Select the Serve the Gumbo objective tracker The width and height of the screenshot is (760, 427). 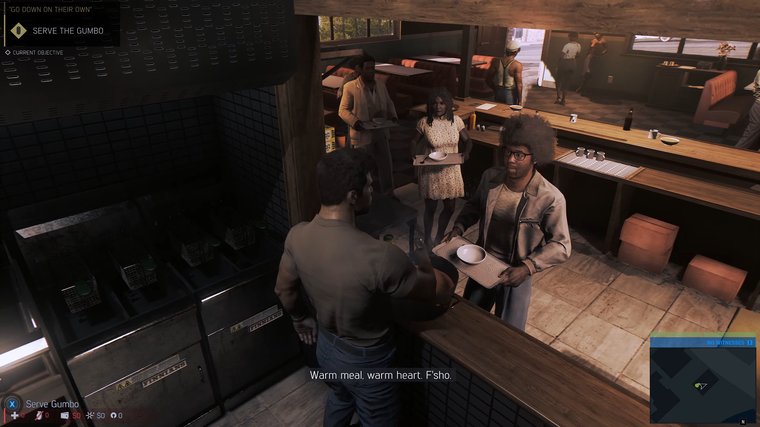click(x=61, y=31)
